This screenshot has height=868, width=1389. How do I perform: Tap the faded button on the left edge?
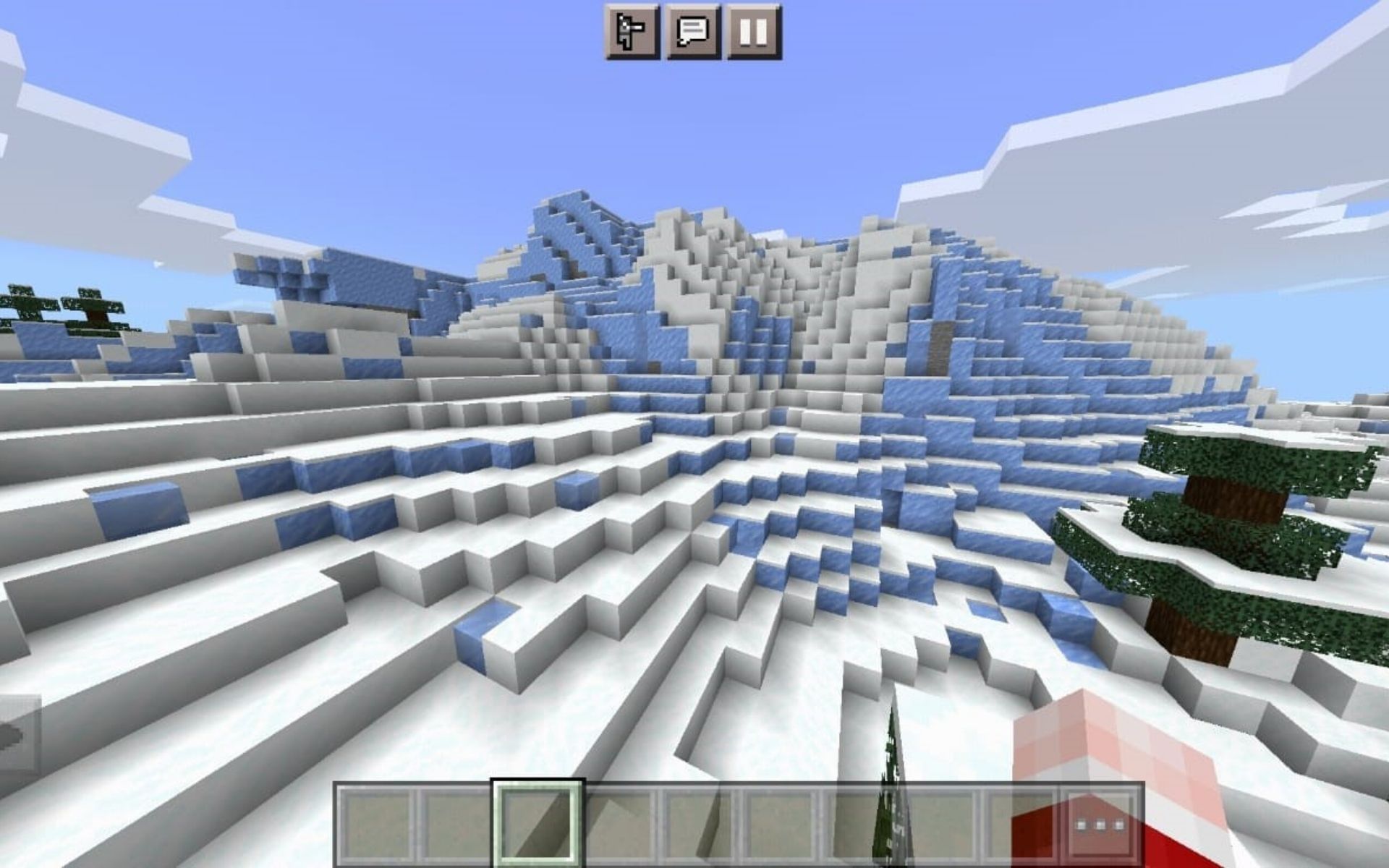tap(18, 731)
